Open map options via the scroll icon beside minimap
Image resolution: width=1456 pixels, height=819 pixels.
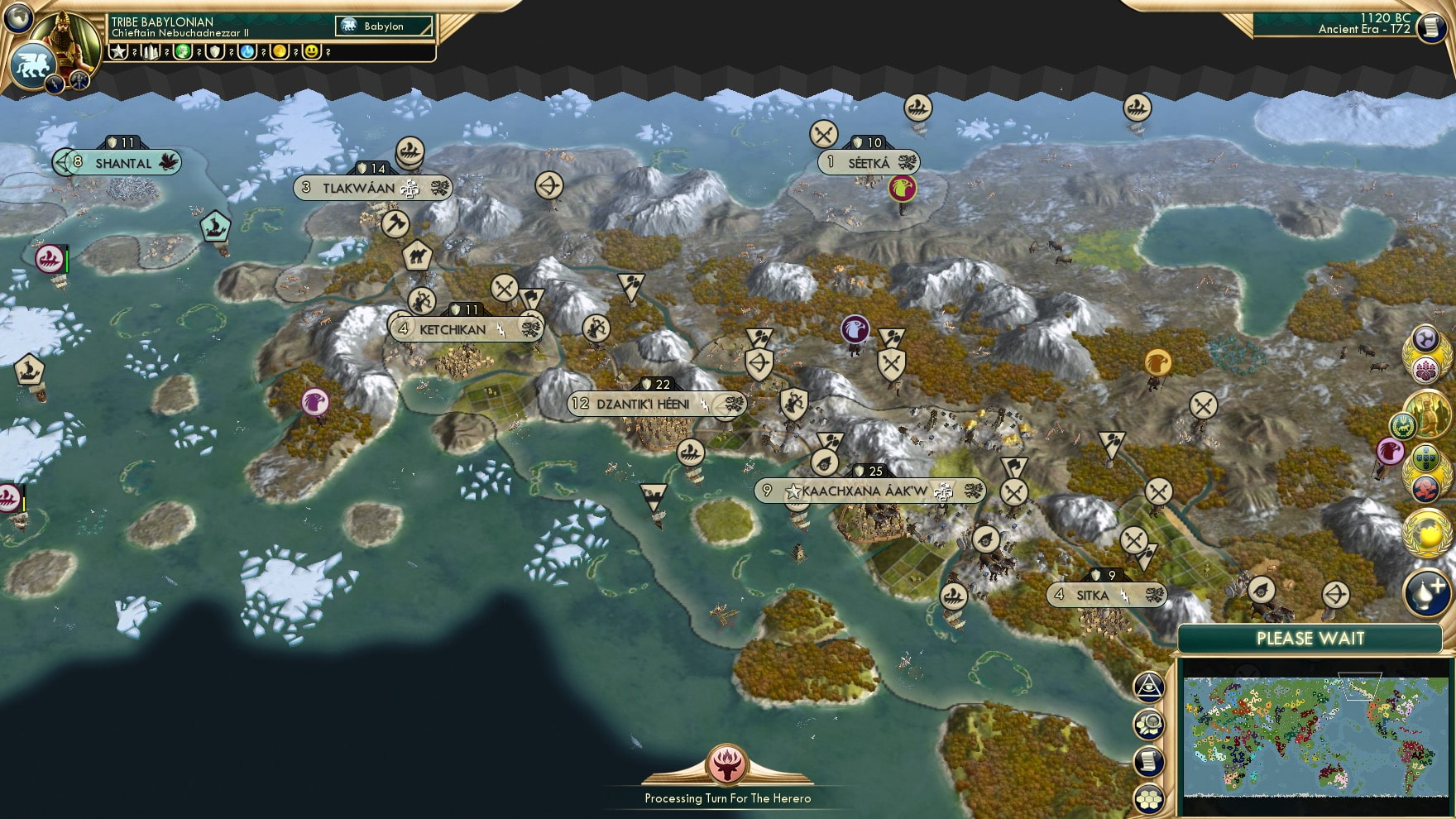click(1148, 759)
